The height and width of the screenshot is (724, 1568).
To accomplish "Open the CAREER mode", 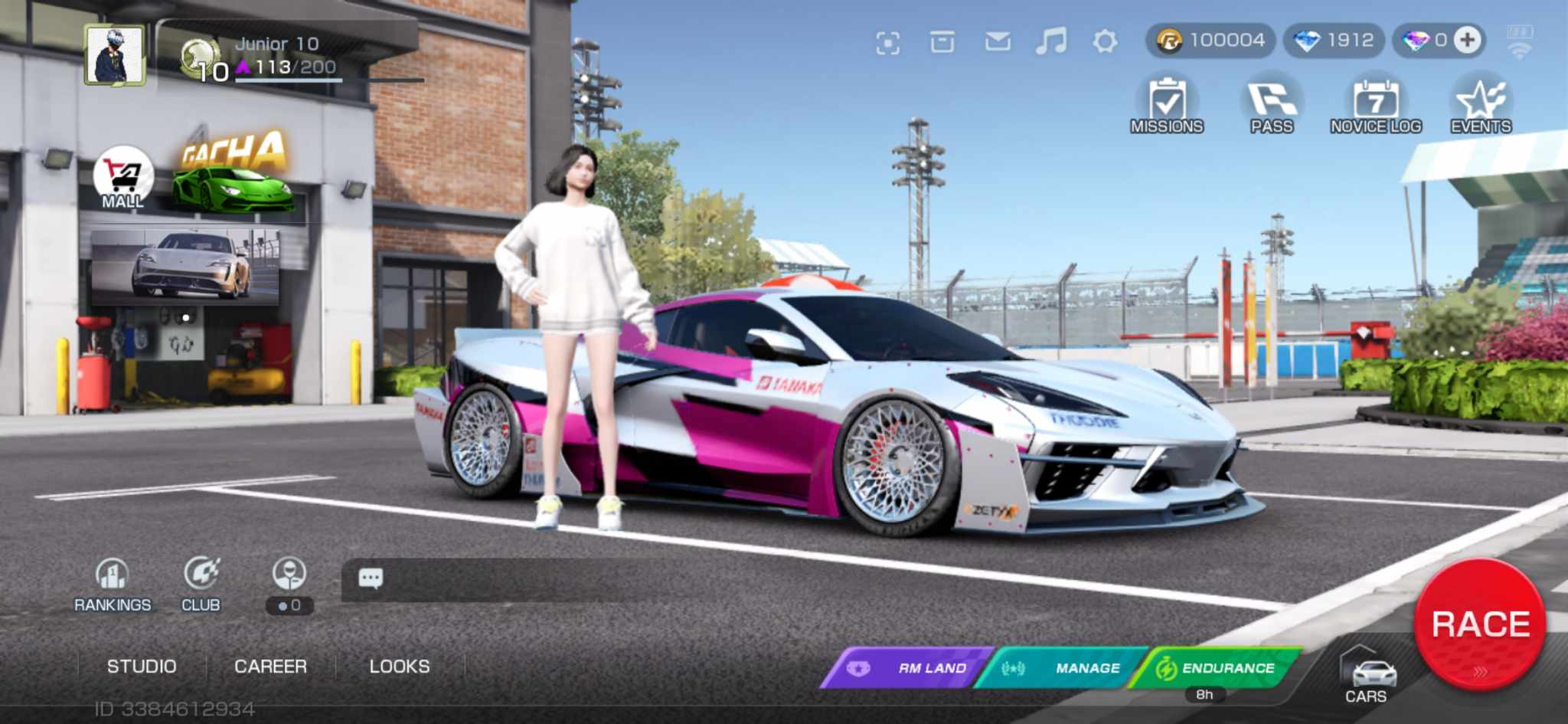I will [270, 667].
